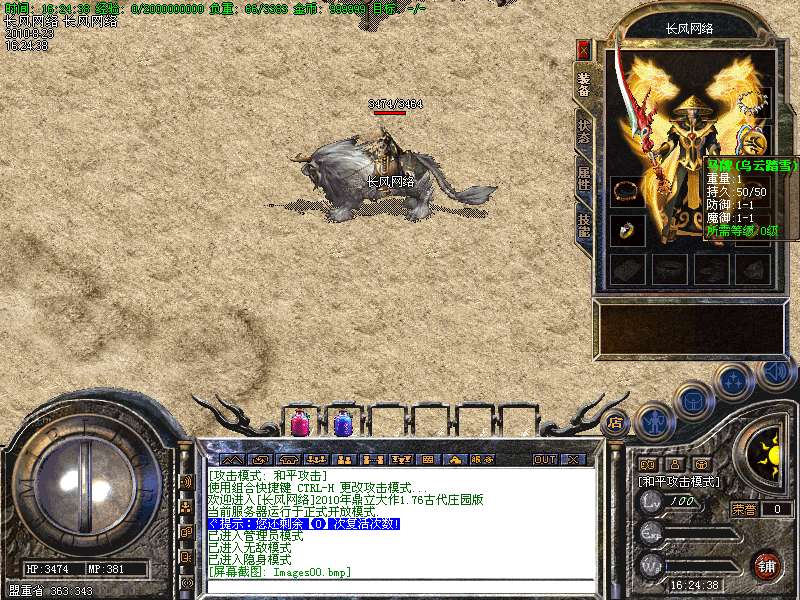The image size is (800, 600).
Task: Open the sparkle skills round button
Action: coord(734,381)
